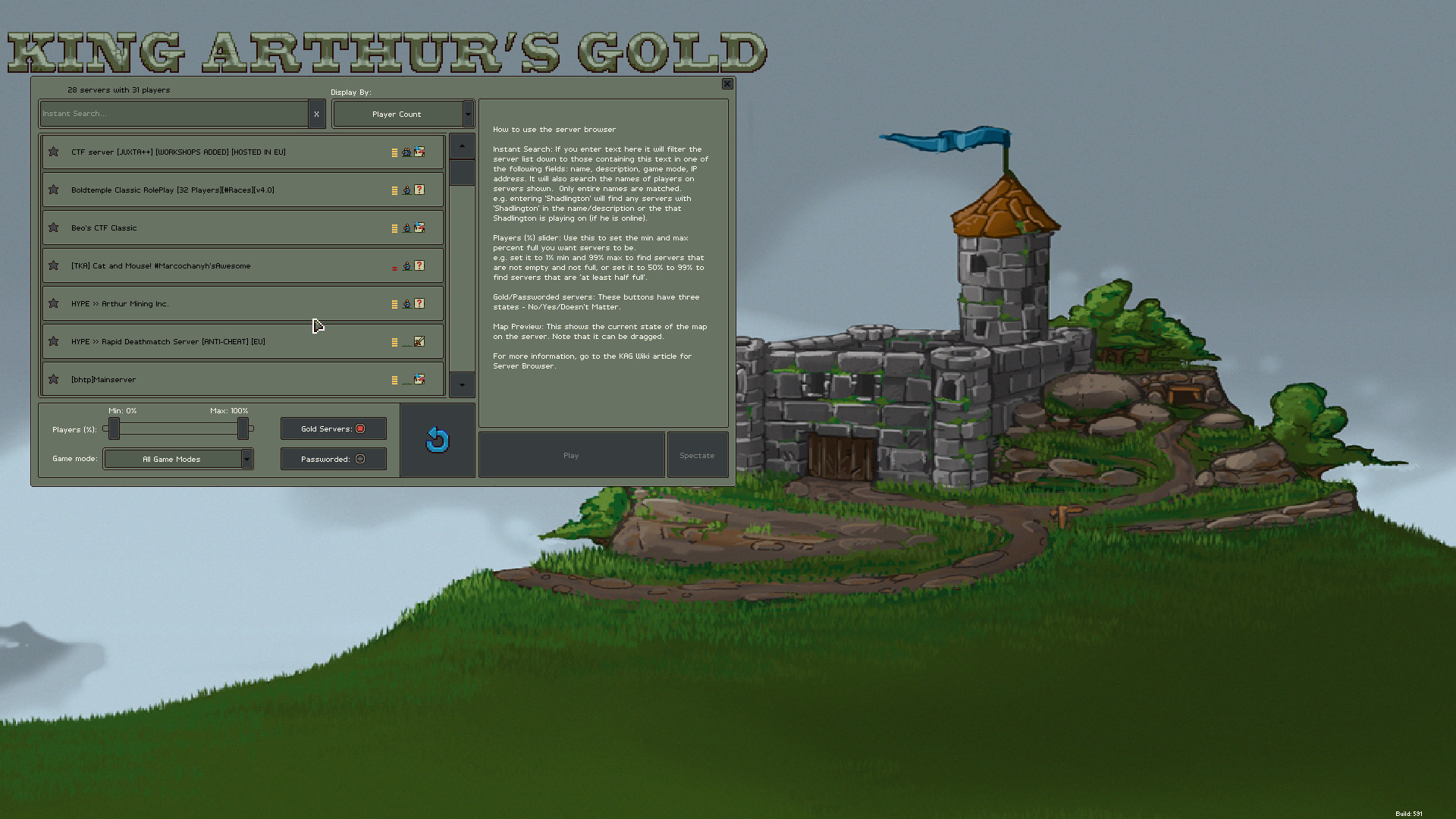1456x819 pixels.
Task: Clear the instant search with X button
Action: tap(316, 114)
